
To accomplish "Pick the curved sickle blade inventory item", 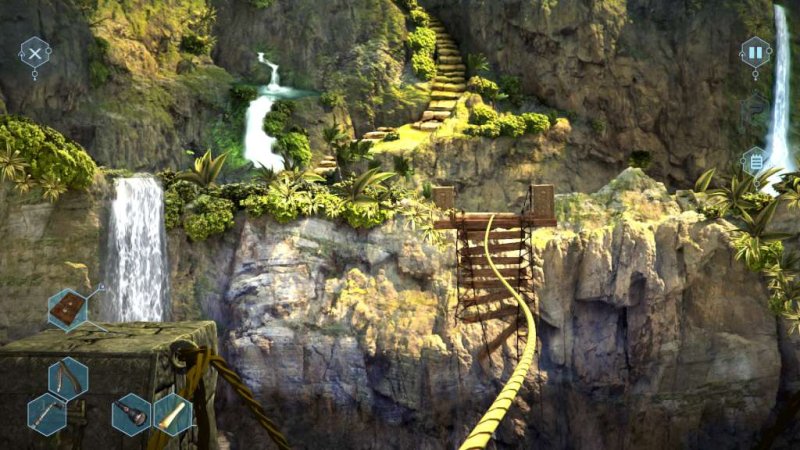I will coord(68,377).
